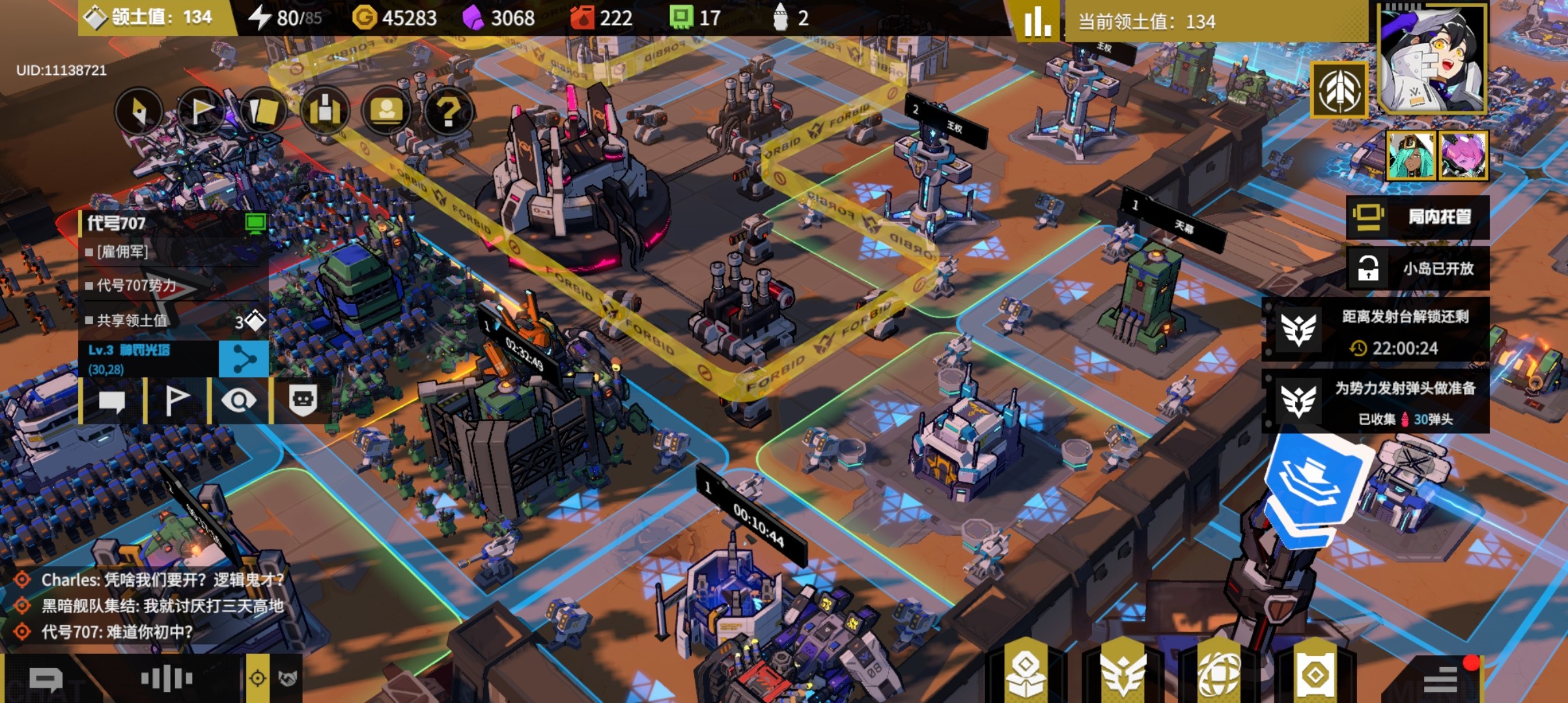
Task: Open the chat window button
Action: pyautogui.click(x=46, y=680)
